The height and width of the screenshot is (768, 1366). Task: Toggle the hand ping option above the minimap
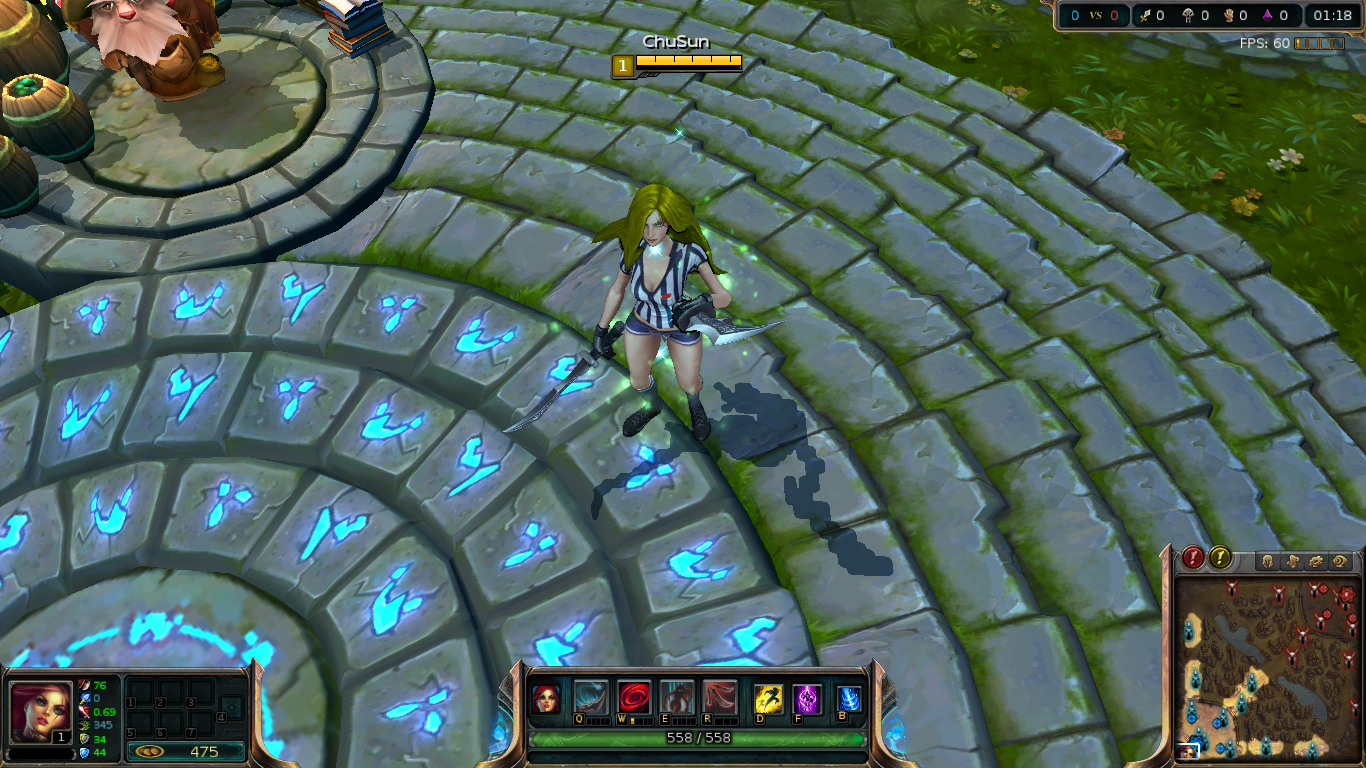click(x=1293, y=560)
